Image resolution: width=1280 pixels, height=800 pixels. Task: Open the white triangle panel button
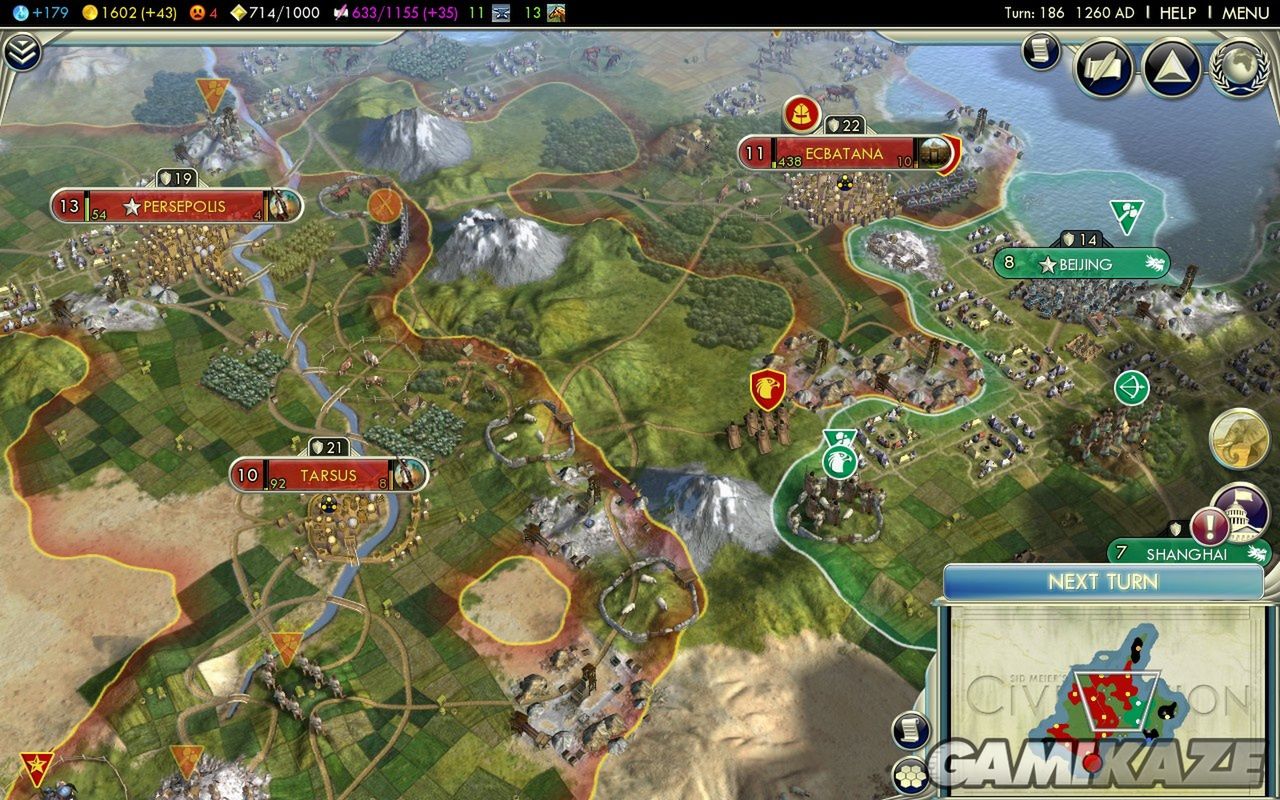1172,68
